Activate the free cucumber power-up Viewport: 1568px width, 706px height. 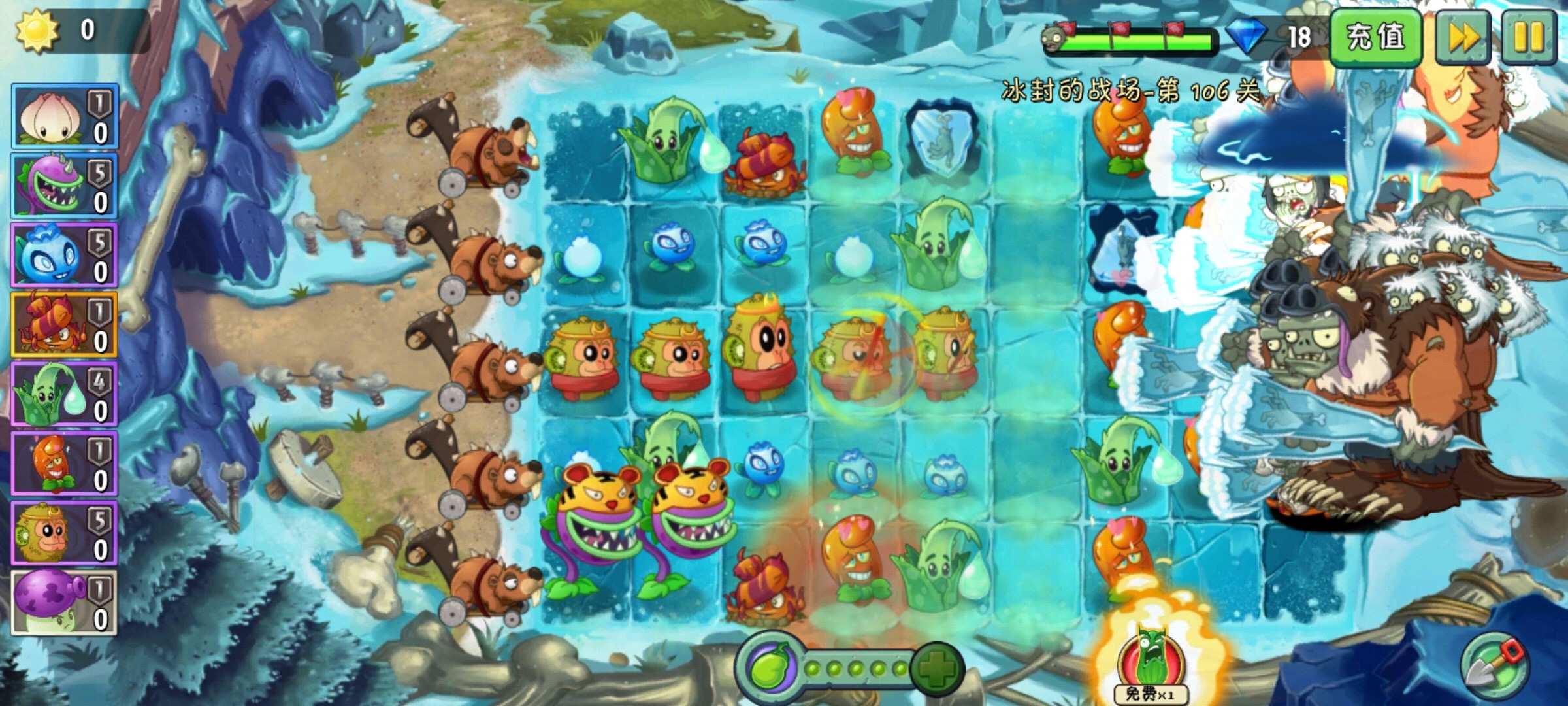[1151, 664]
